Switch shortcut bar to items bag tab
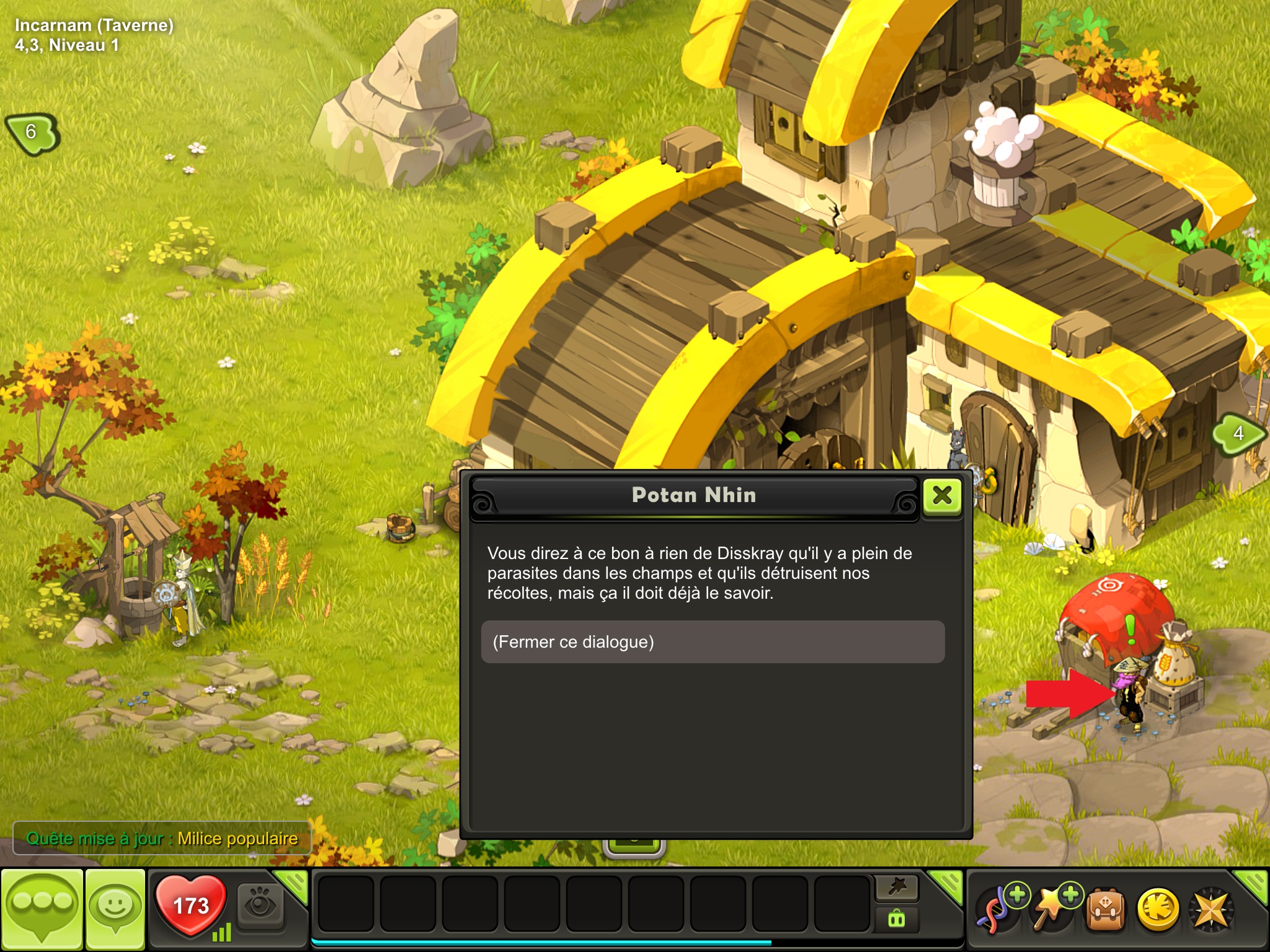The height and width of the screenshot is (952, 1270). [897, 919]
